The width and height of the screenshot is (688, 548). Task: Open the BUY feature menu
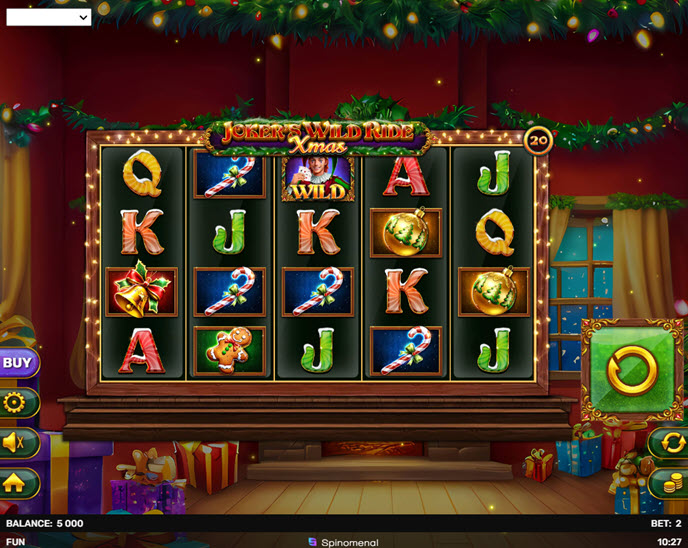click(18, 363)
